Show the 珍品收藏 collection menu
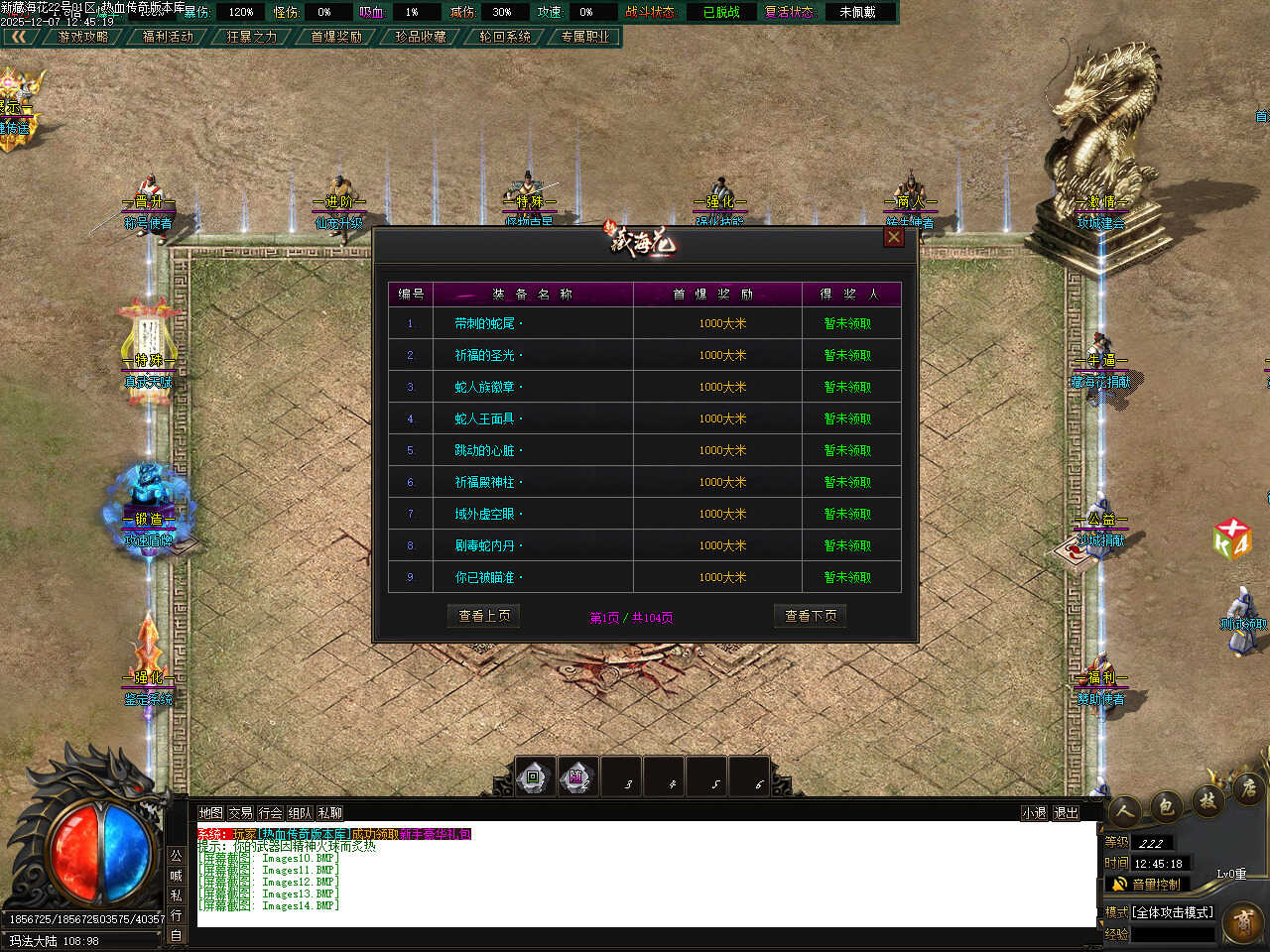The width and height of the screenshot is (1270, 952). coord(421,37)
